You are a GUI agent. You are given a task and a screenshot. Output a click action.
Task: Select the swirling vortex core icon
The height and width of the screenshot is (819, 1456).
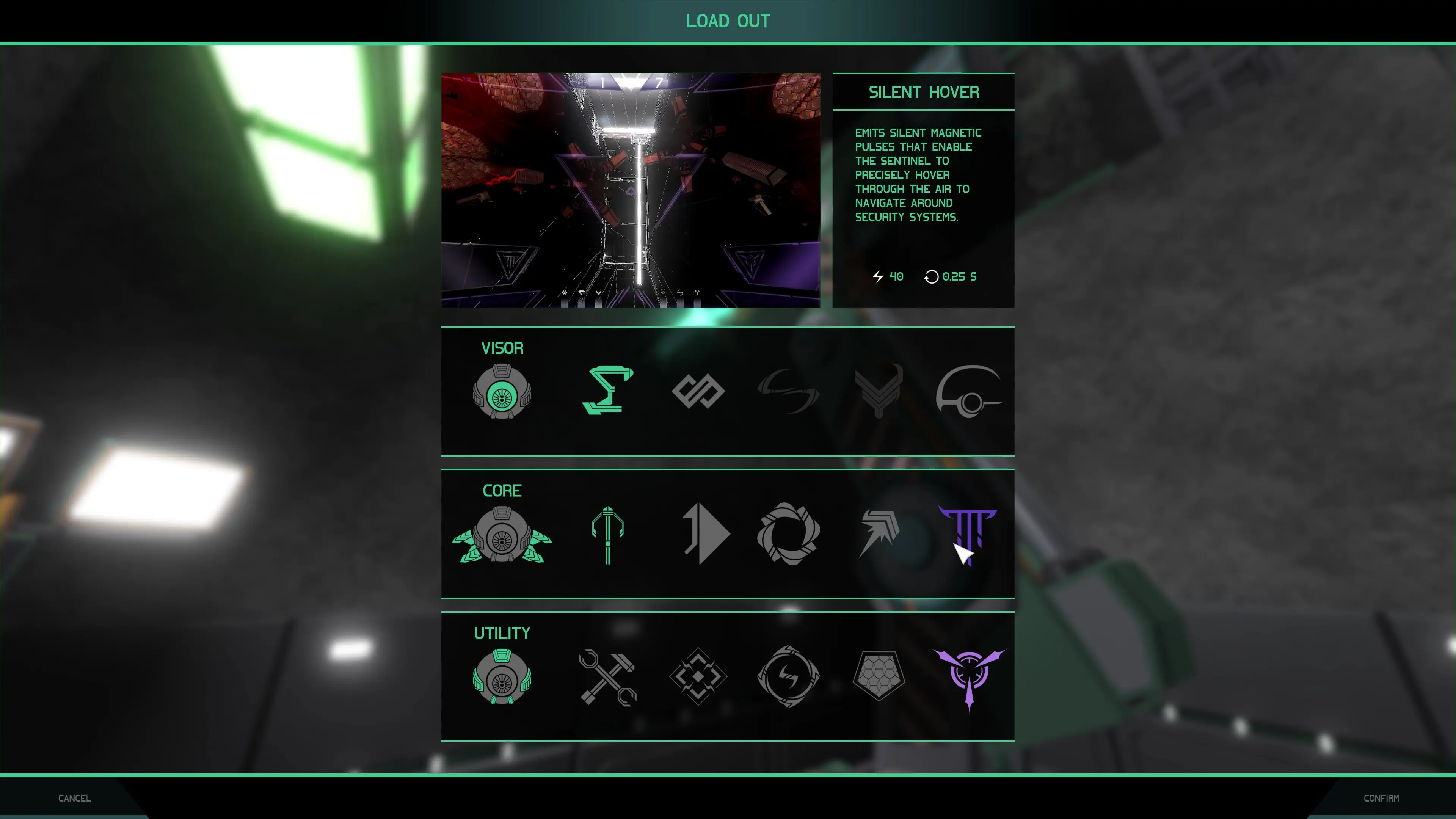tap(789, 534)
